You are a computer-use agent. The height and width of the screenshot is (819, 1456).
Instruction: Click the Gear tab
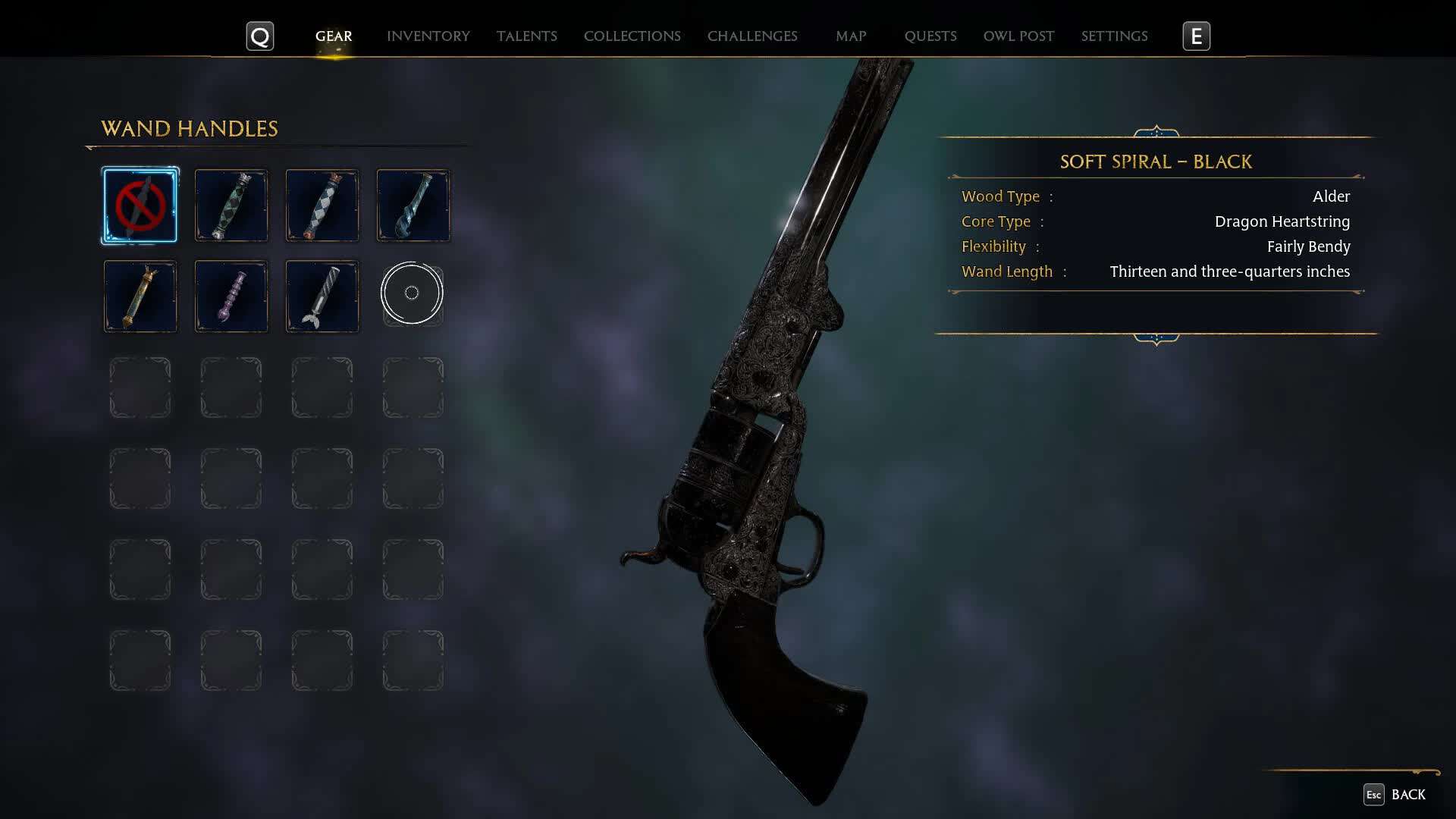[334, 36]
